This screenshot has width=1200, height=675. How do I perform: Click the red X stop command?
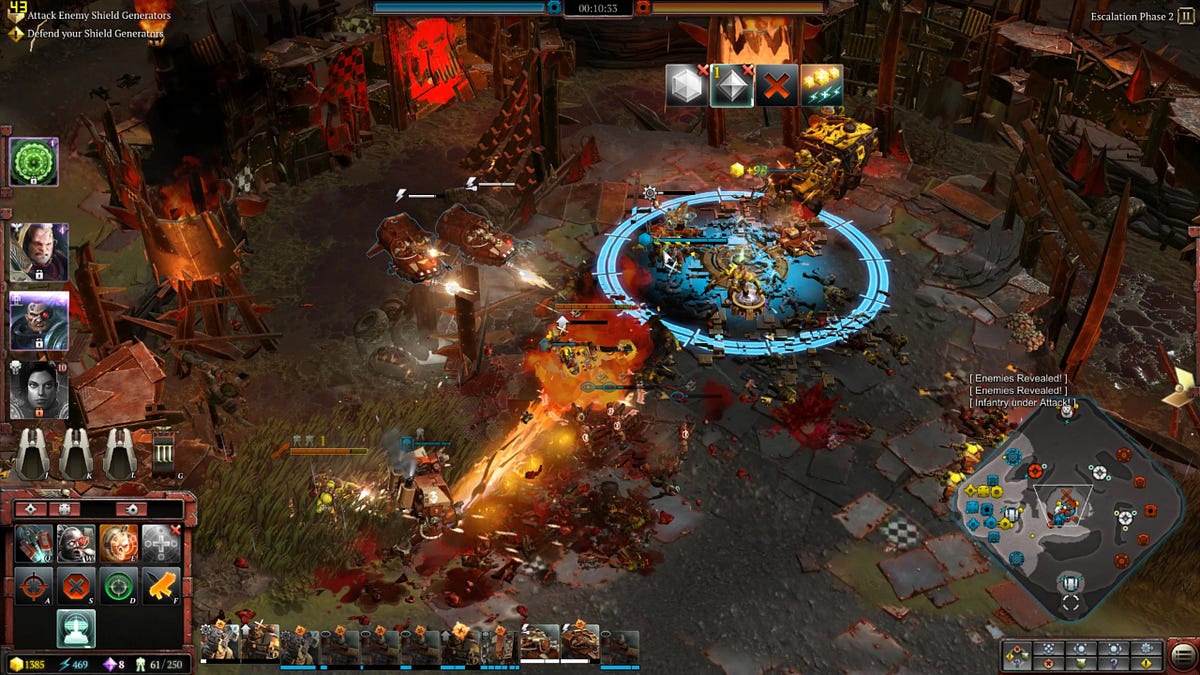click(x=76, y=585)
